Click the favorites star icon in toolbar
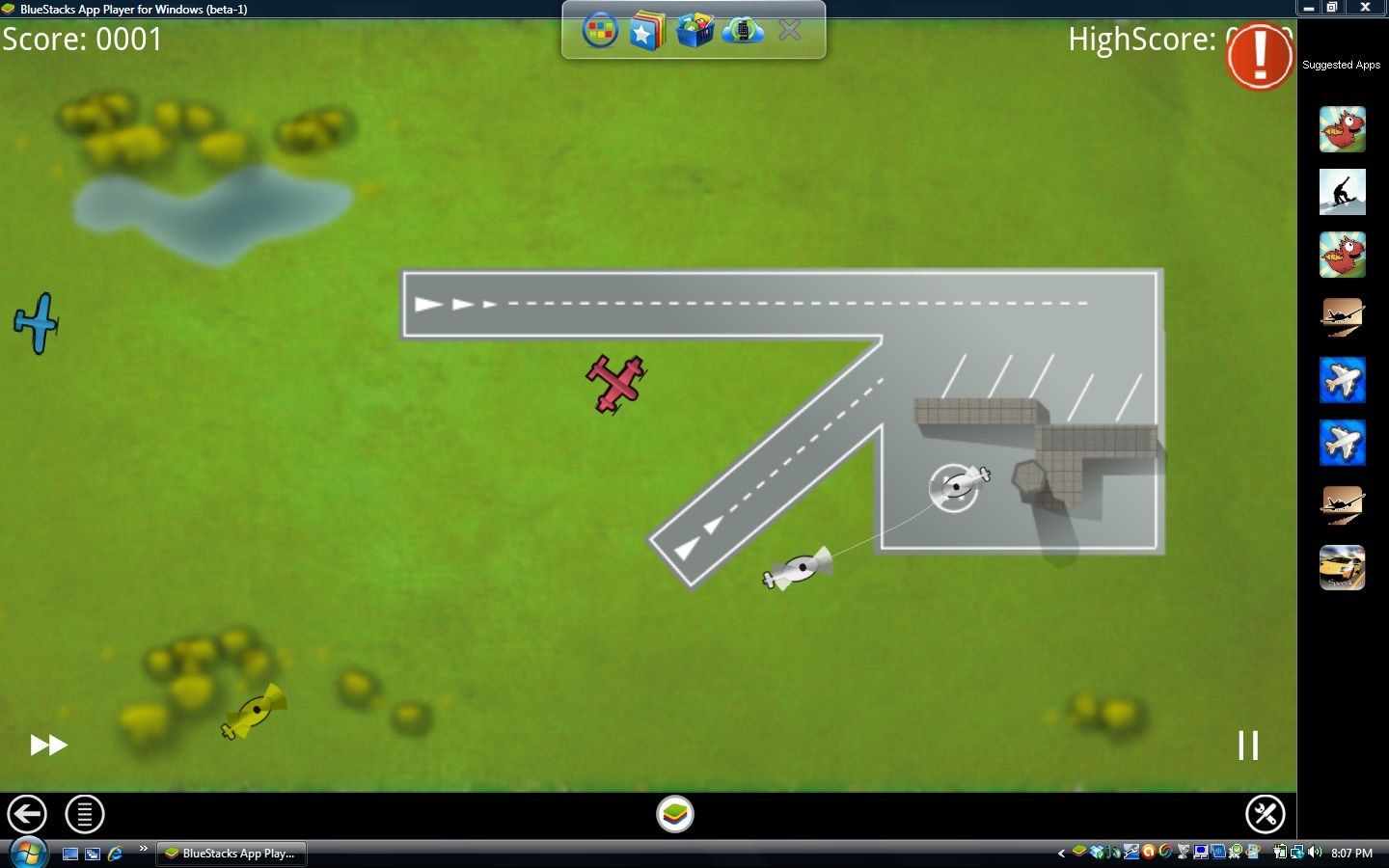The width and height of the screenshot is (1389, 868). [644, 30]
